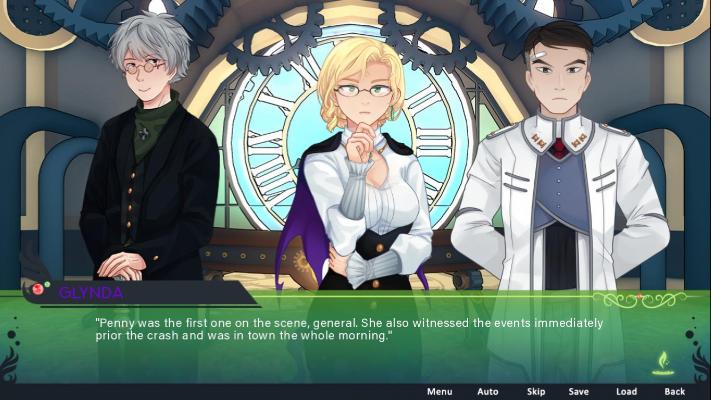Open the Menu from the bottom bar
The width and height of the screenshot is (711, 400).
pos(439,391)
